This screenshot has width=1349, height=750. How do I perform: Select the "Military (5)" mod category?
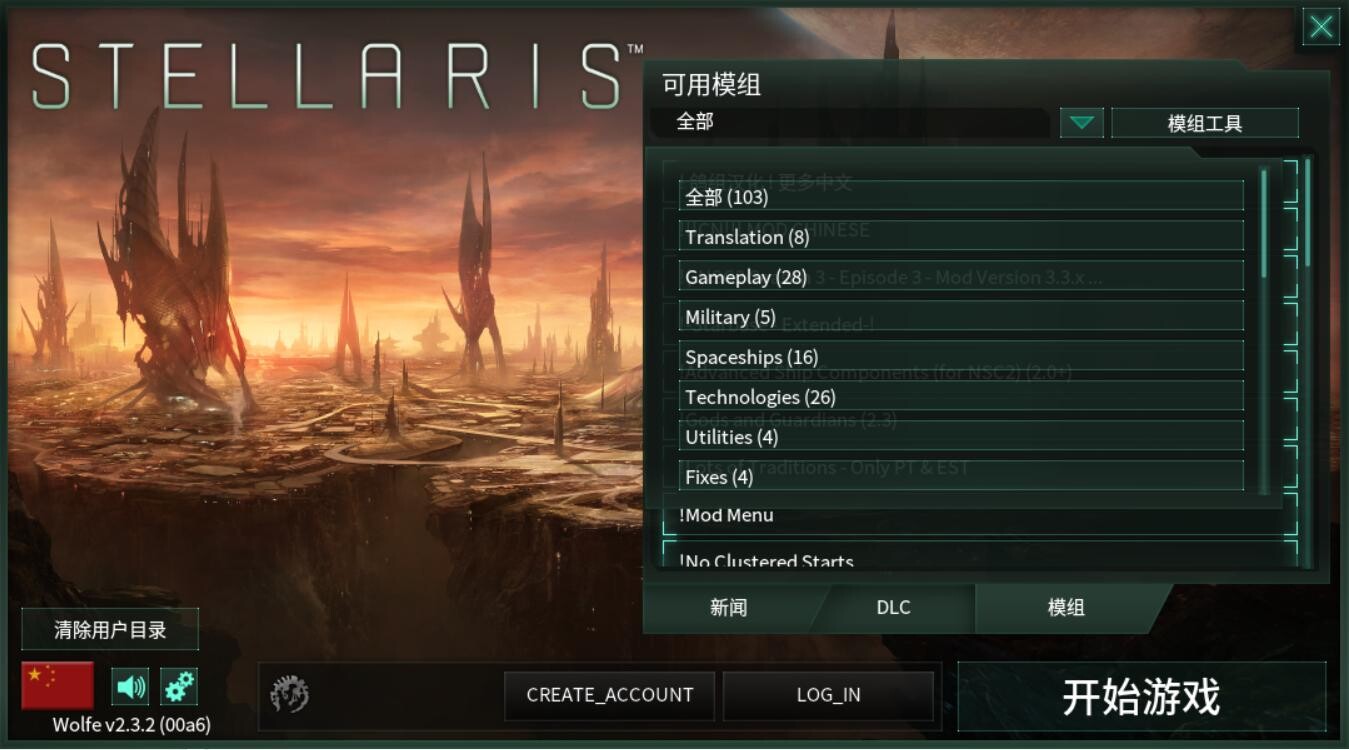[960, 316]
